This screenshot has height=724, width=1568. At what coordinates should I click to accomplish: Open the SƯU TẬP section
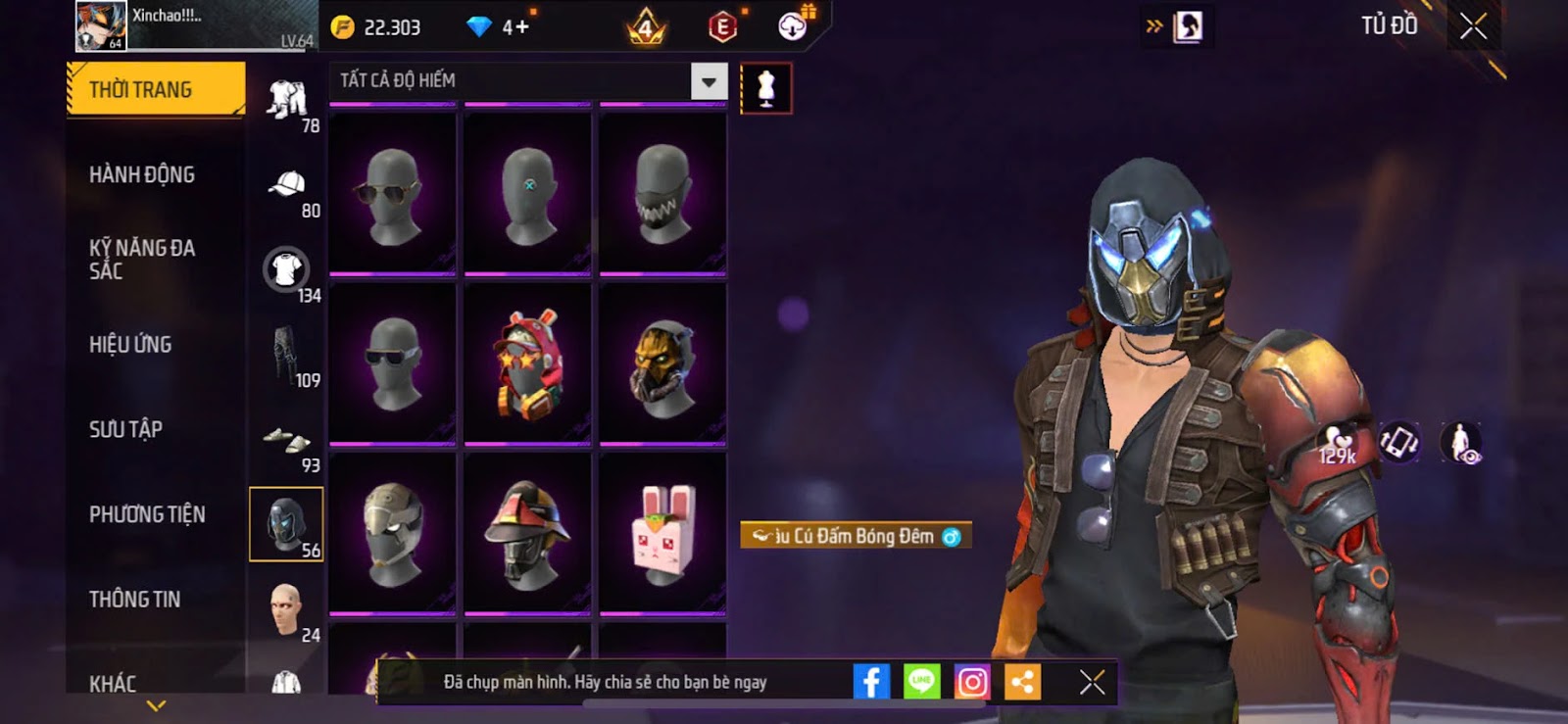(x=125, y=429)
